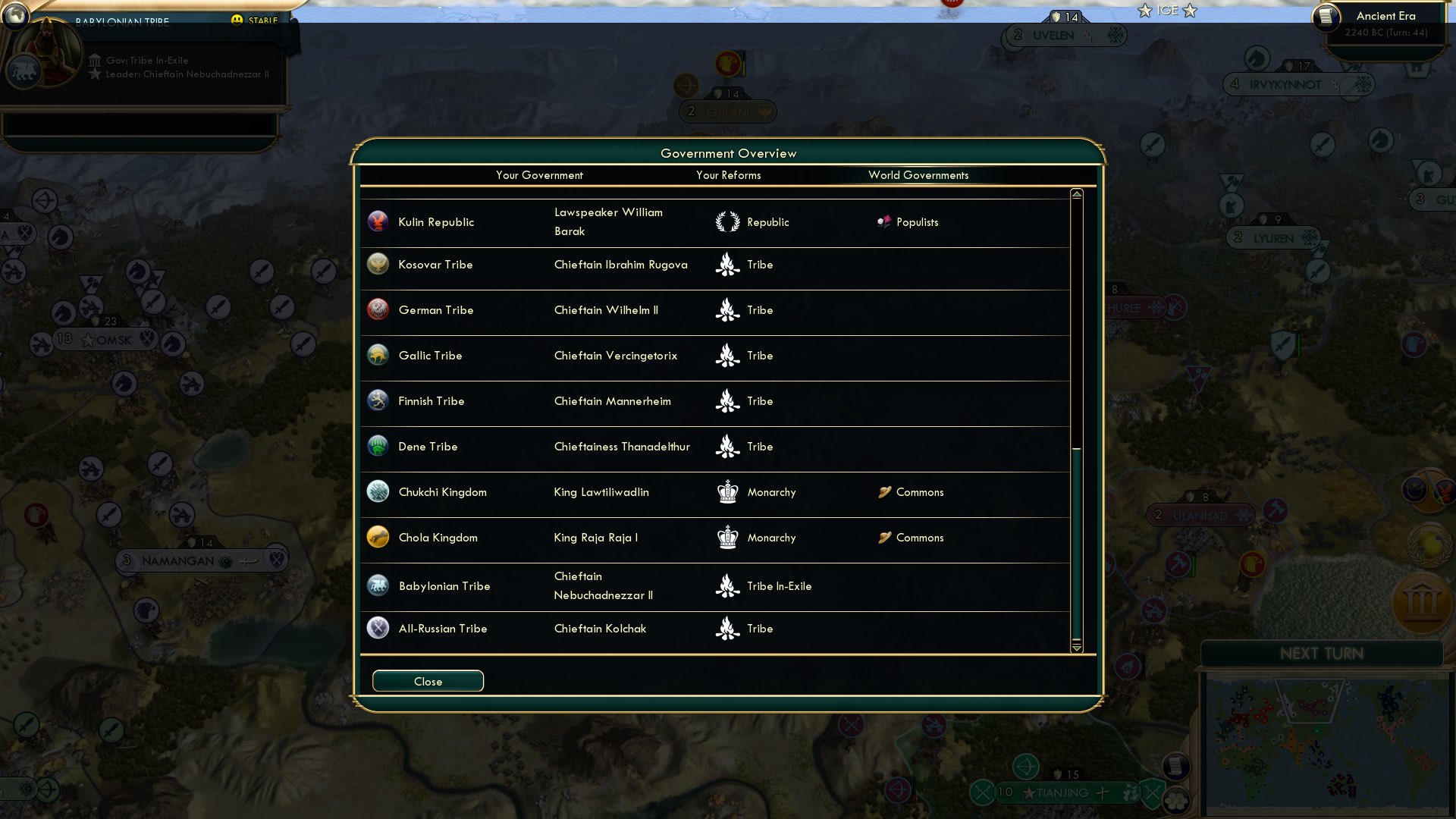Click the Next Turn button
1456x819 pixels.
(x=1324, y=654)
